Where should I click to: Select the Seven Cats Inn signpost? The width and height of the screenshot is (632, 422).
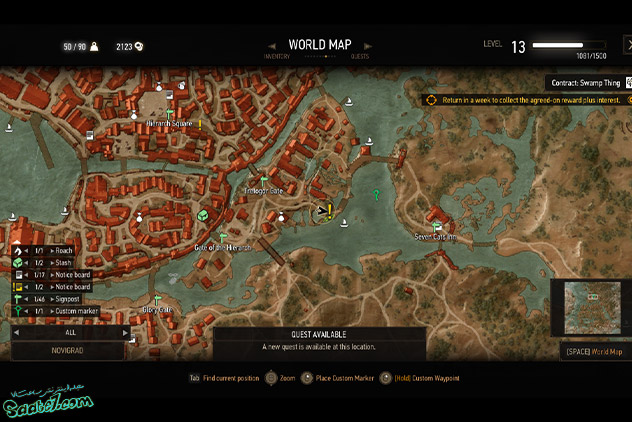point(437,227)
